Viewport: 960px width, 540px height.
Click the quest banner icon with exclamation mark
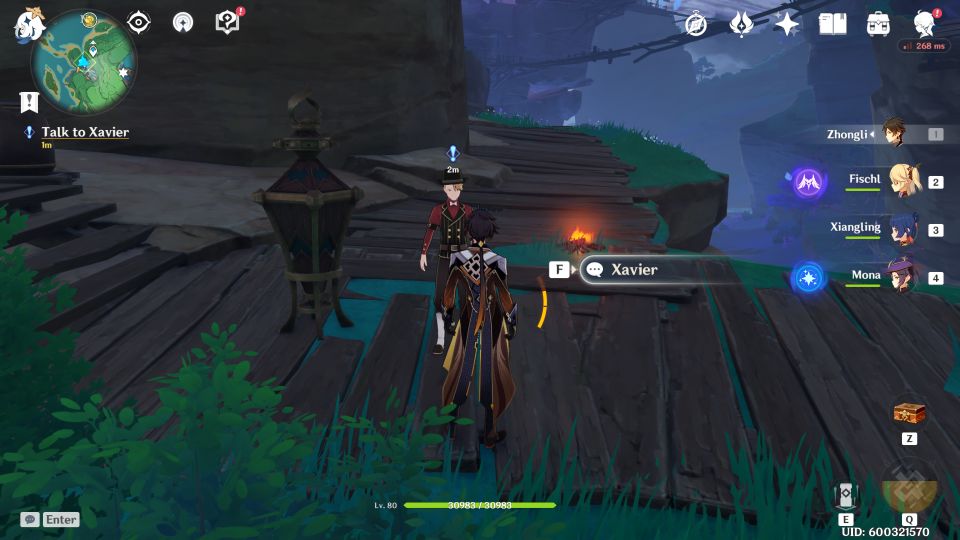tap(29, 101)
